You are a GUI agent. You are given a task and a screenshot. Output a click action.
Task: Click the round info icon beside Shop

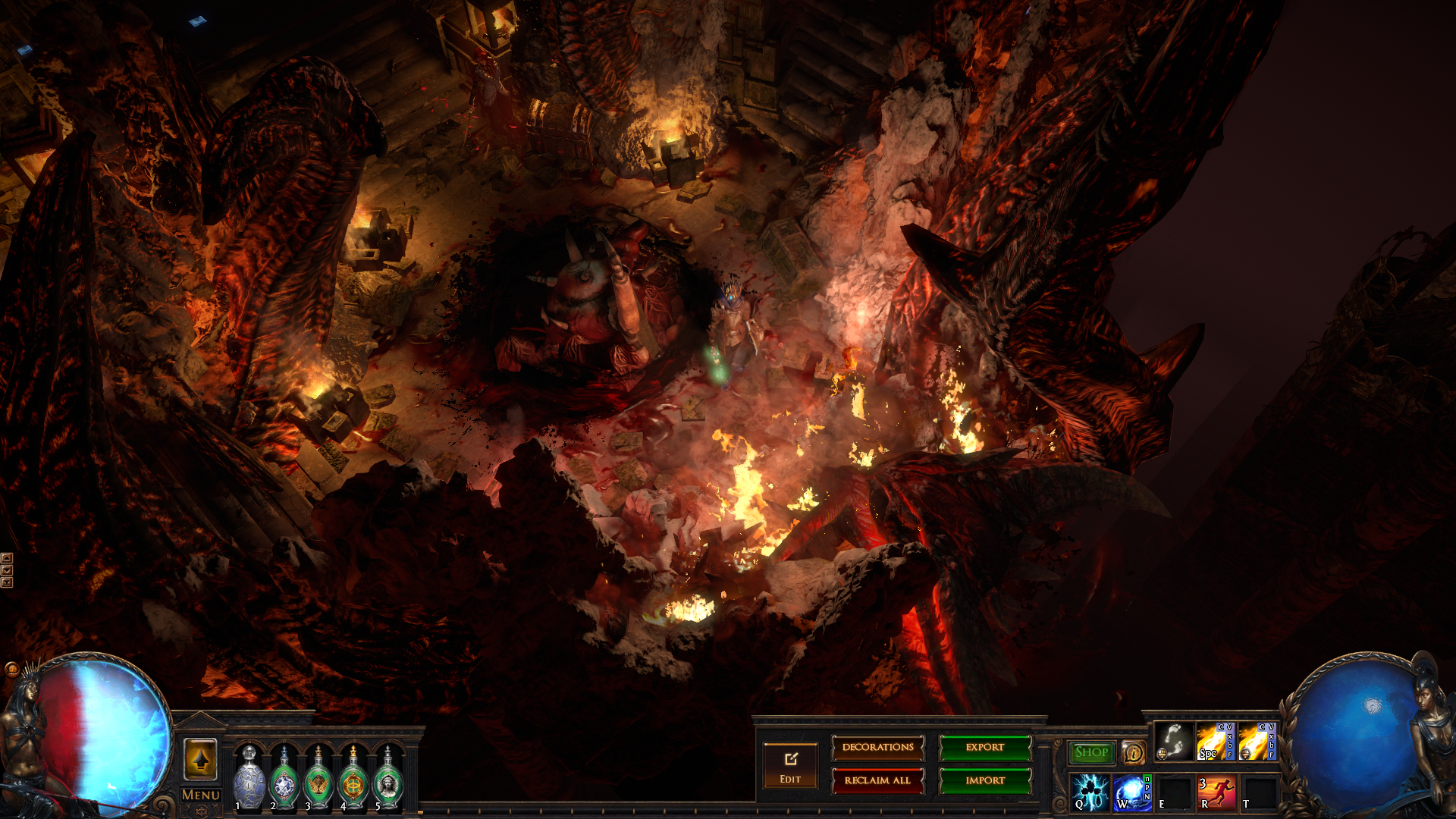pos(1133,752)
